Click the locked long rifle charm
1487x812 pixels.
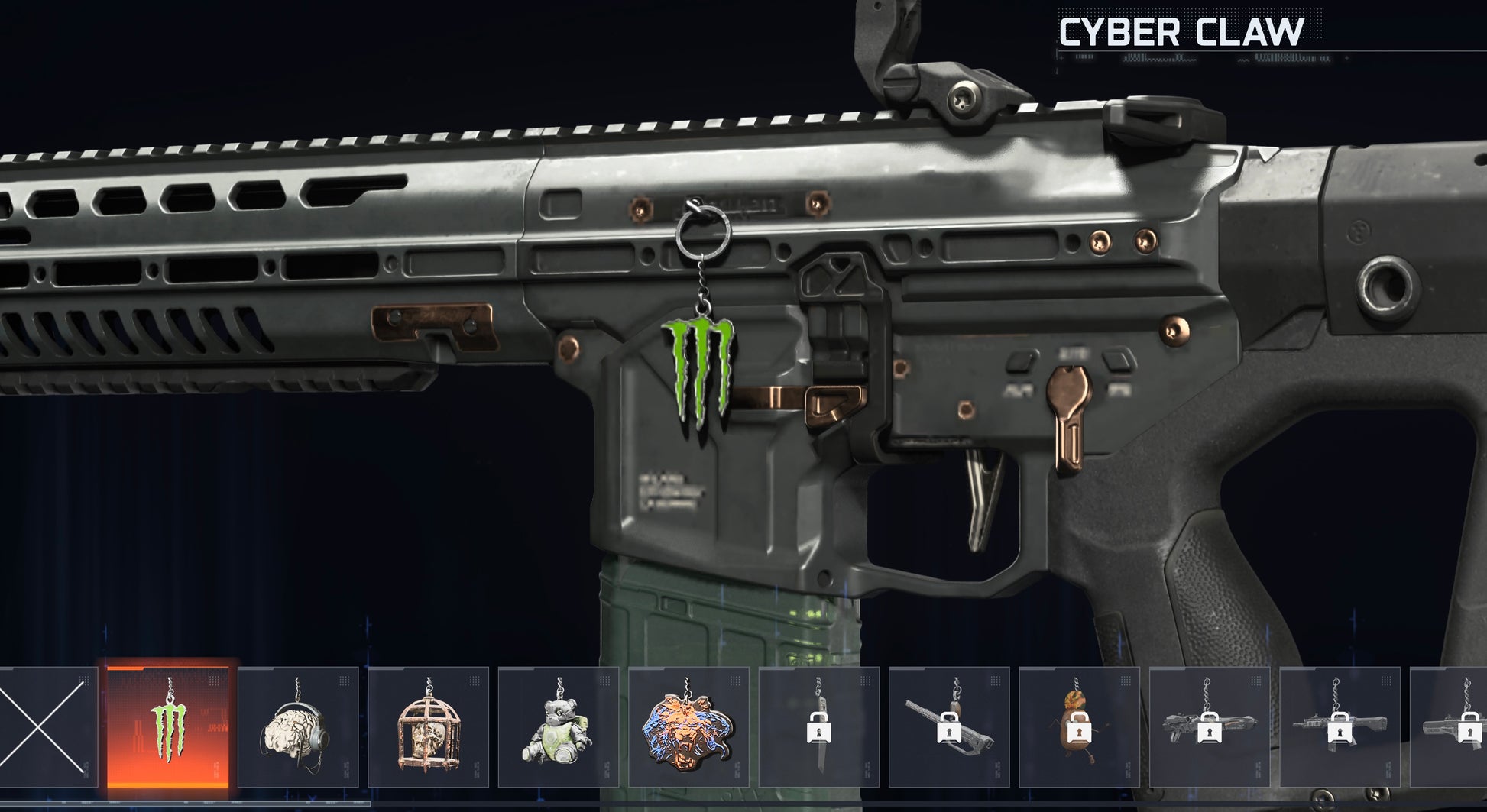pyautogui.click(x=949, y=727)
